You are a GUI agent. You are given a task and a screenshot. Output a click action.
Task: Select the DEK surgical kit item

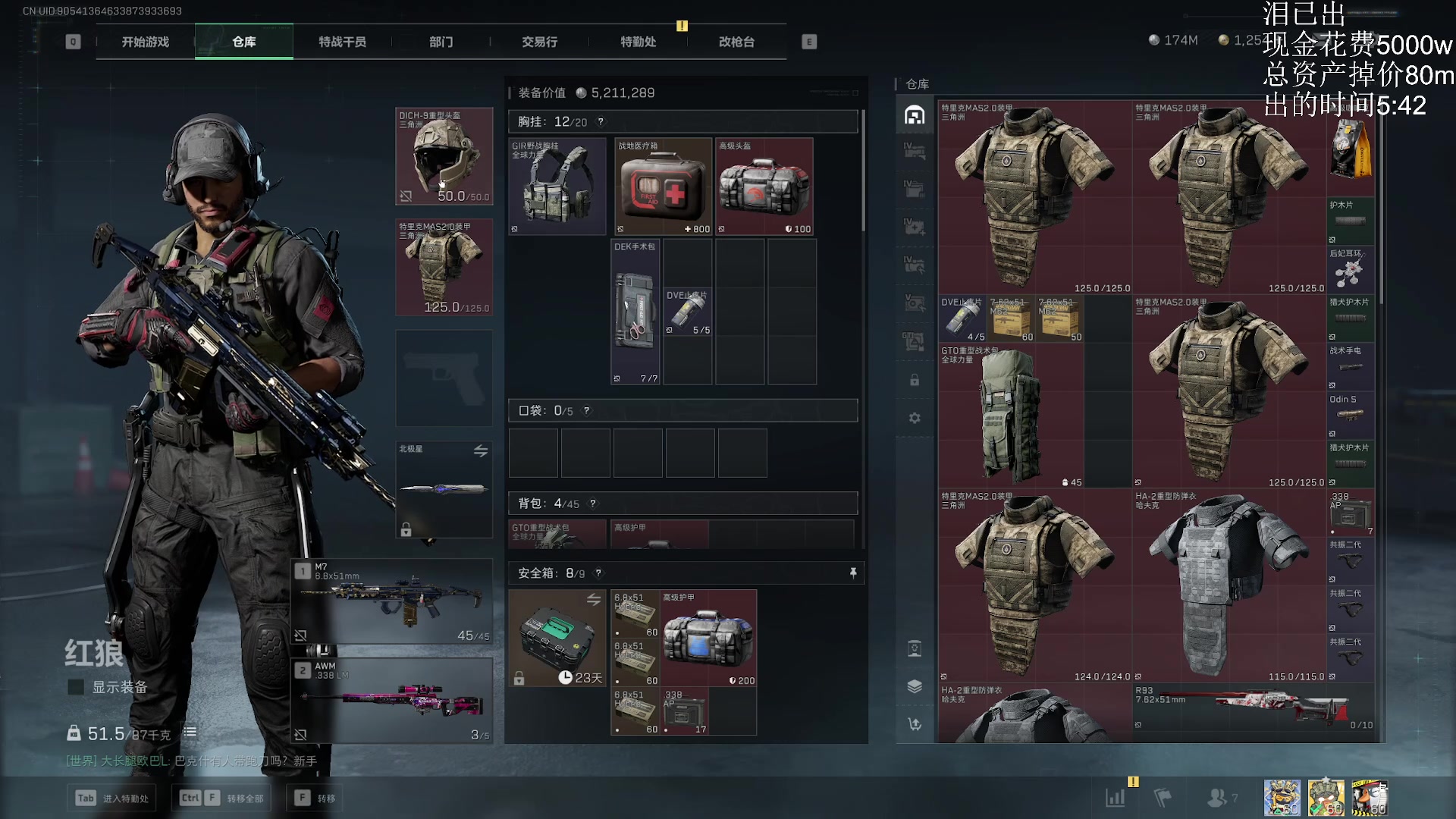point(635,312)
